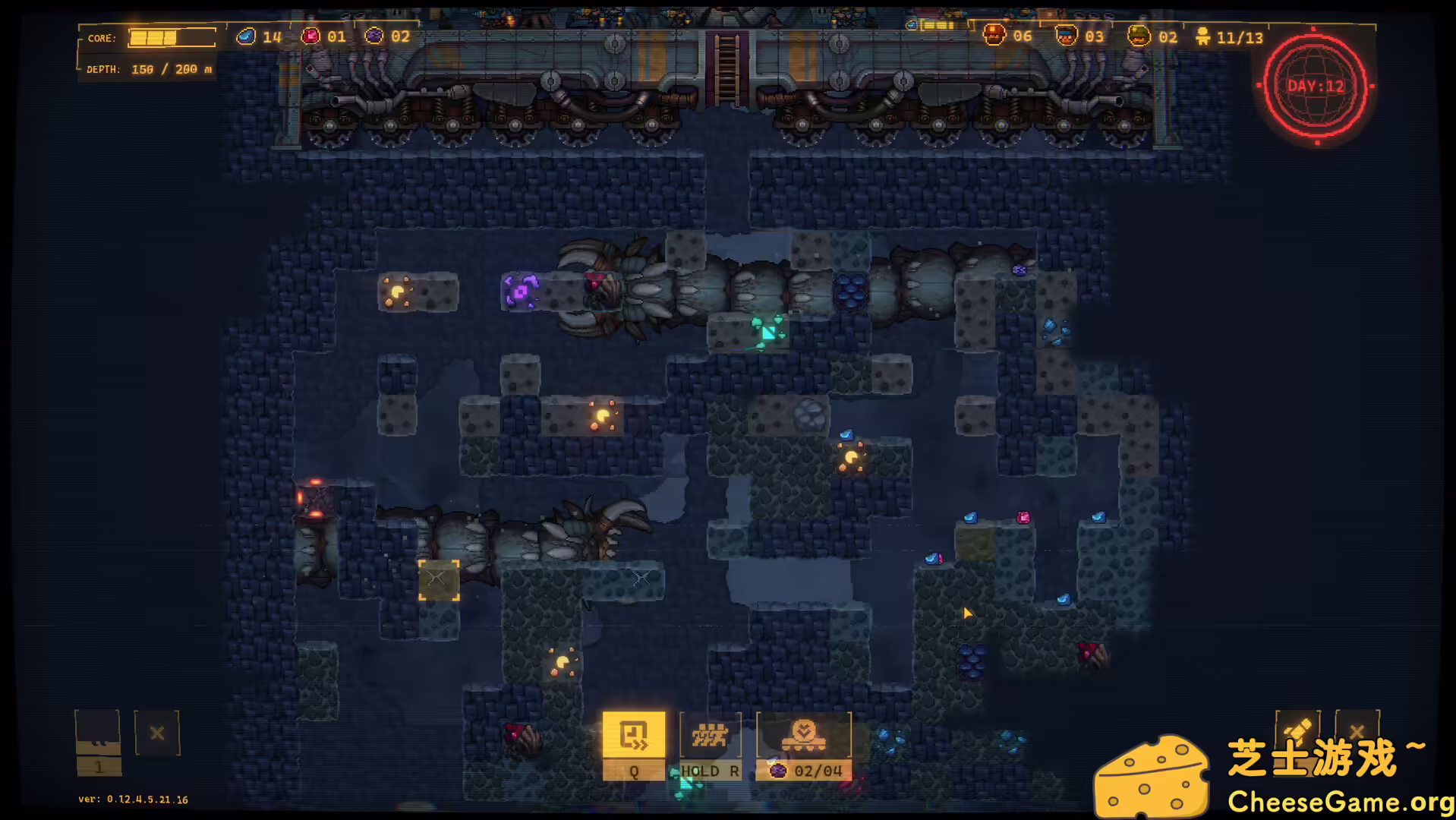Select the blue-capped worker portrait showing 03
Screen dimensions: 1456x820
1067,36
